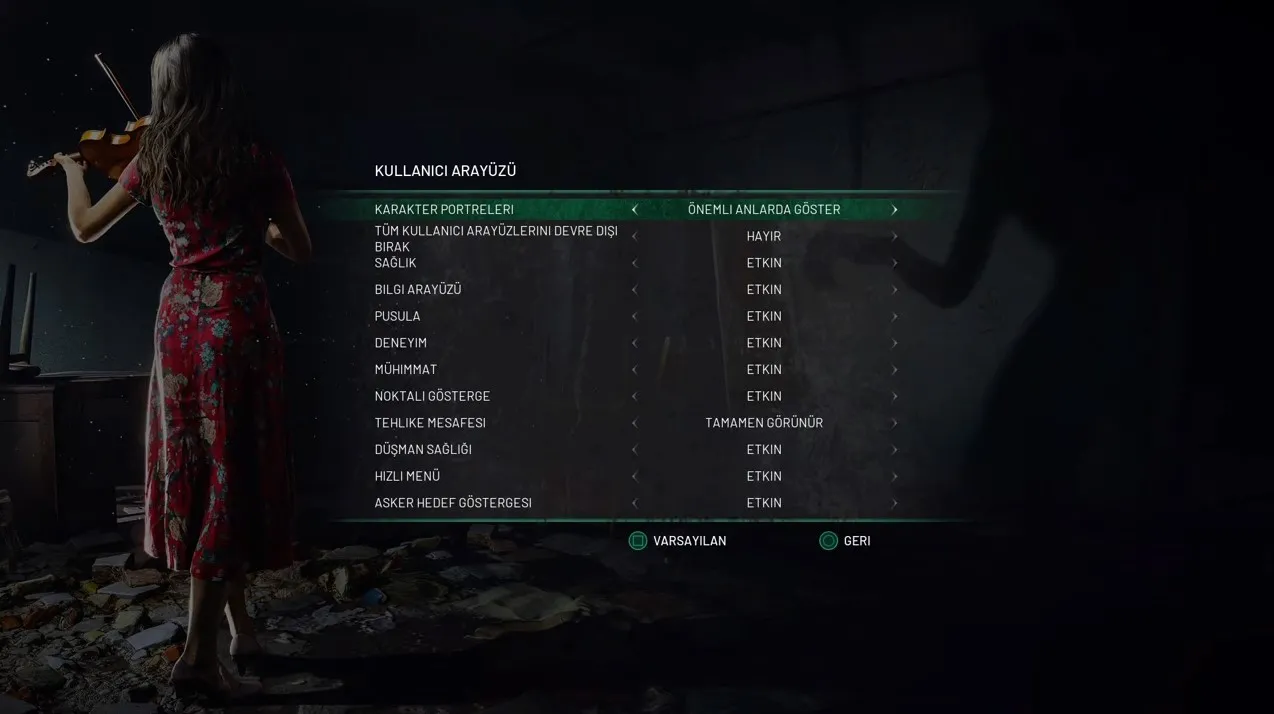Screen dimensions: 1274x714
Task: Click left arrow of Noktalı Gösterge setting
Action: 634,397
